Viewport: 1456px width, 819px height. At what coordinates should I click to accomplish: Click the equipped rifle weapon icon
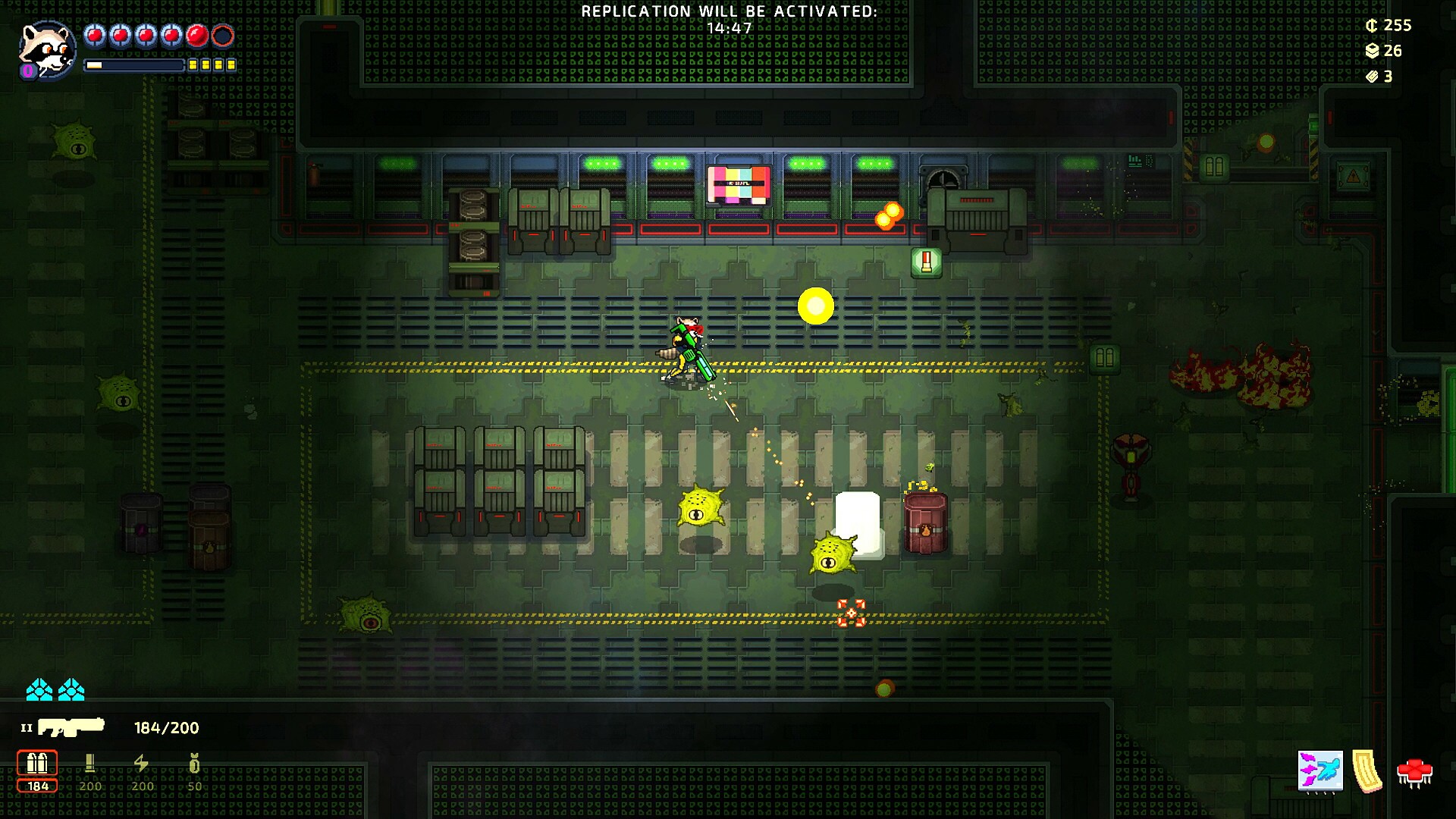[x=72, y=726]
